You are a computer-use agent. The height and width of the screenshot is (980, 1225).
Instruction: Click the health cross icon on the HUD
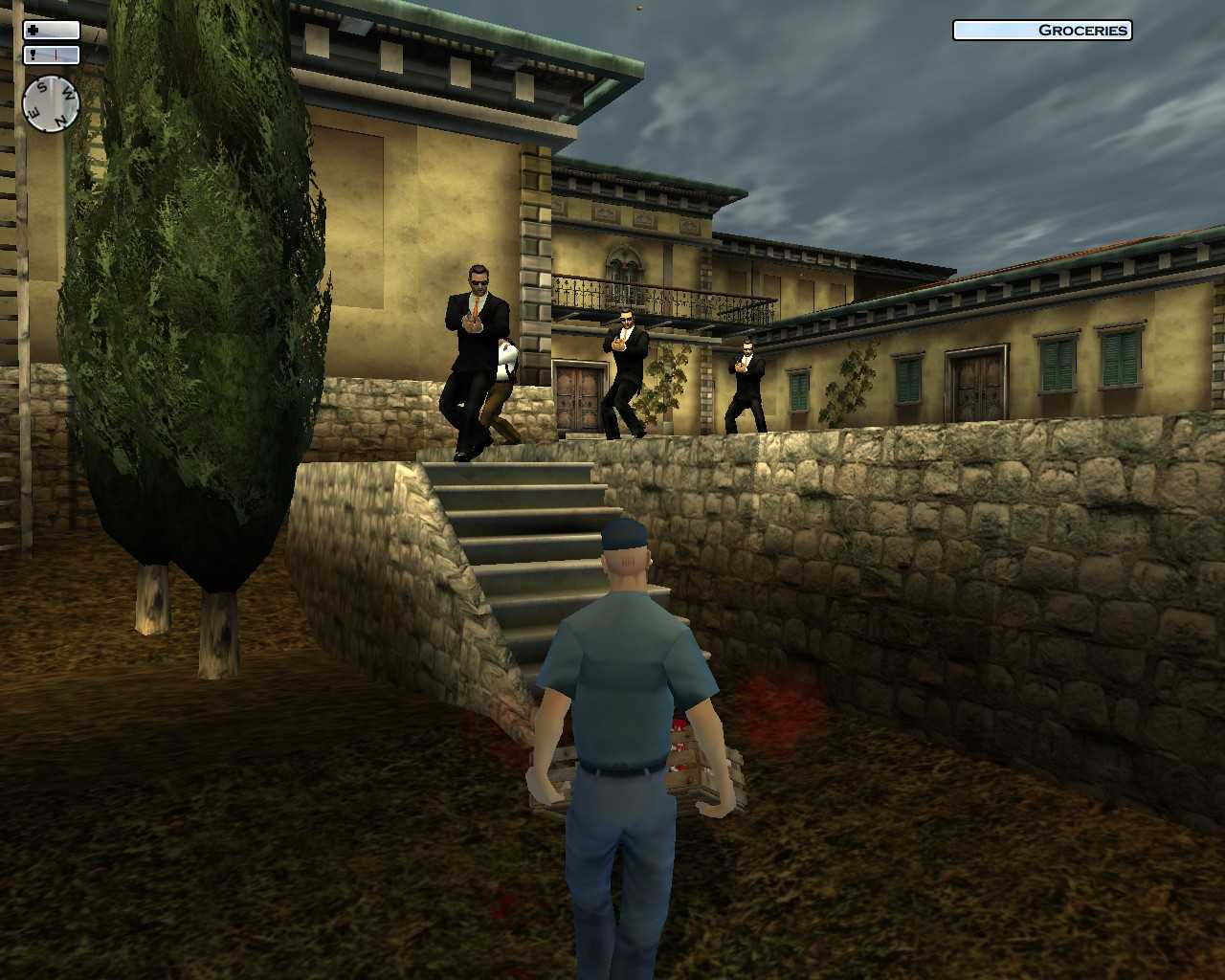pyautogui.click(x=33, y=30)
